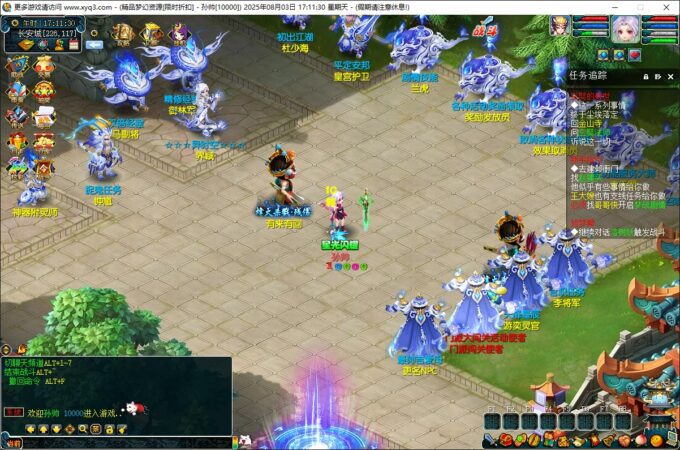Open the 任务追踪 quest tracker panel
The width and height of the screenshot is (680, 450).
[594, 75]
